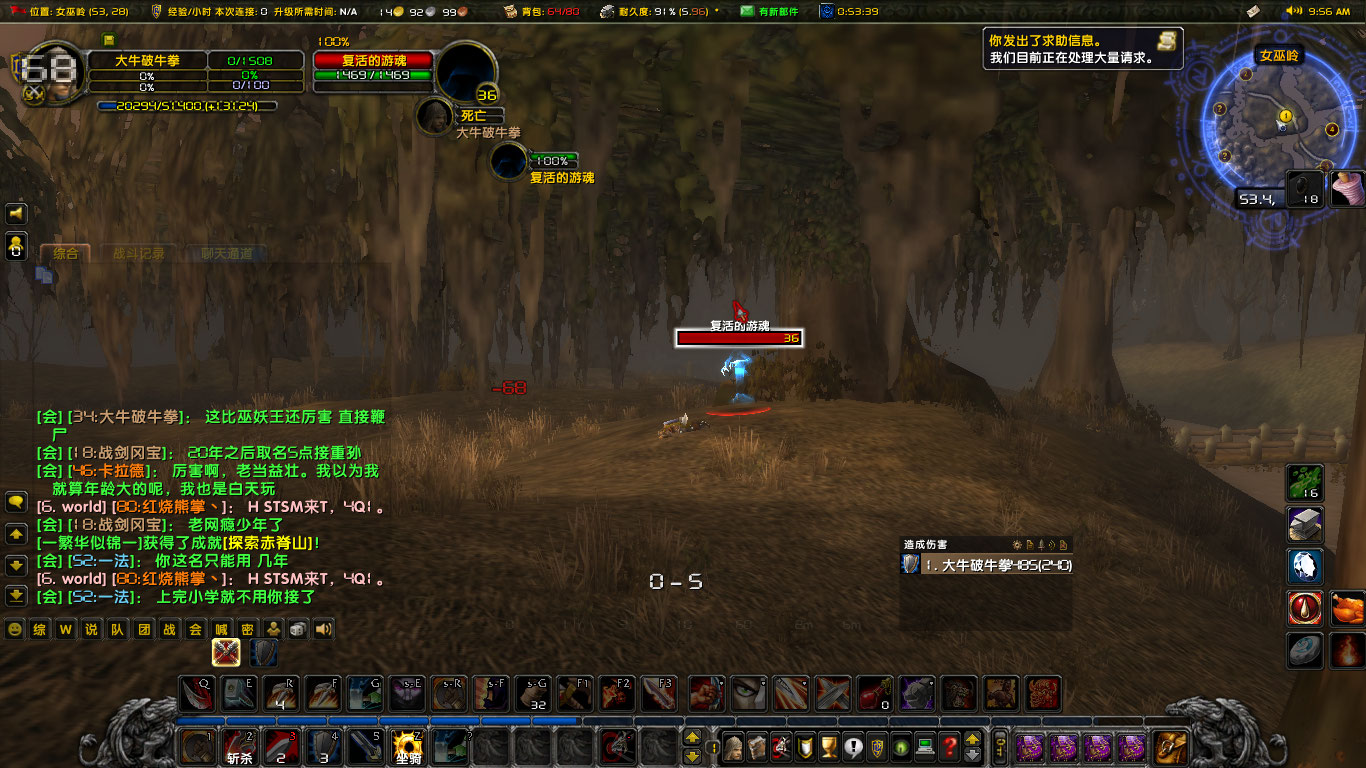Click the mount (坐骑) button
Screen dimensions: 1366x768
[x=406, y=747]
